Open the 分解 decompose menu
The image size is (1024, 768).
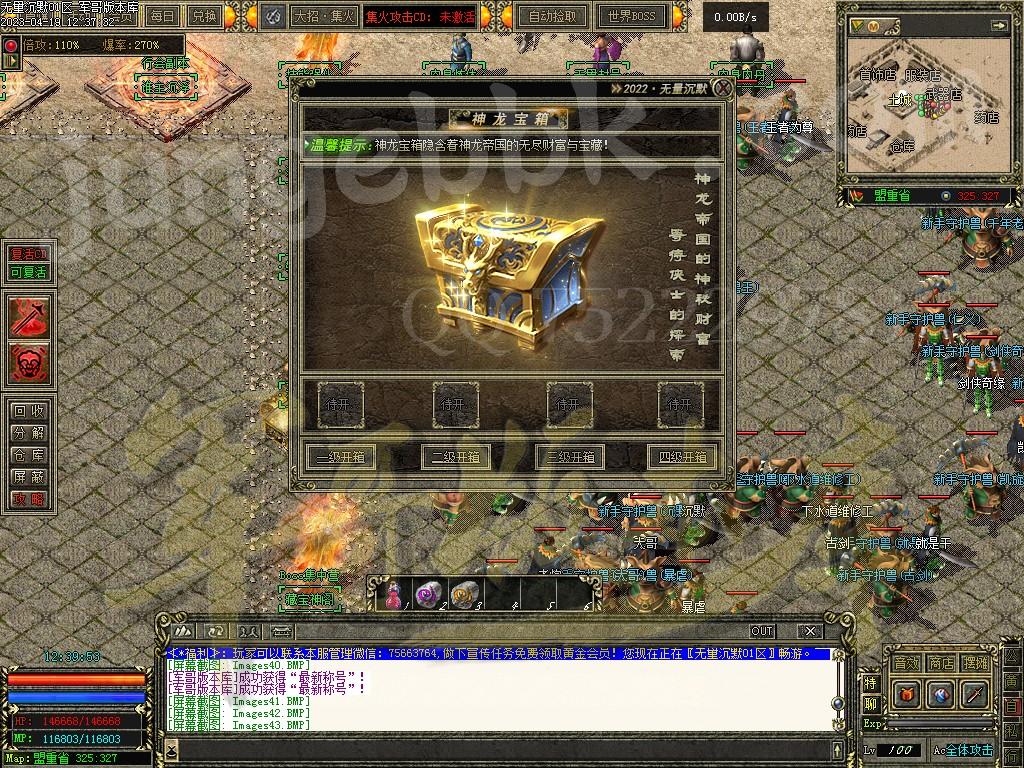(x=28, y=433)
